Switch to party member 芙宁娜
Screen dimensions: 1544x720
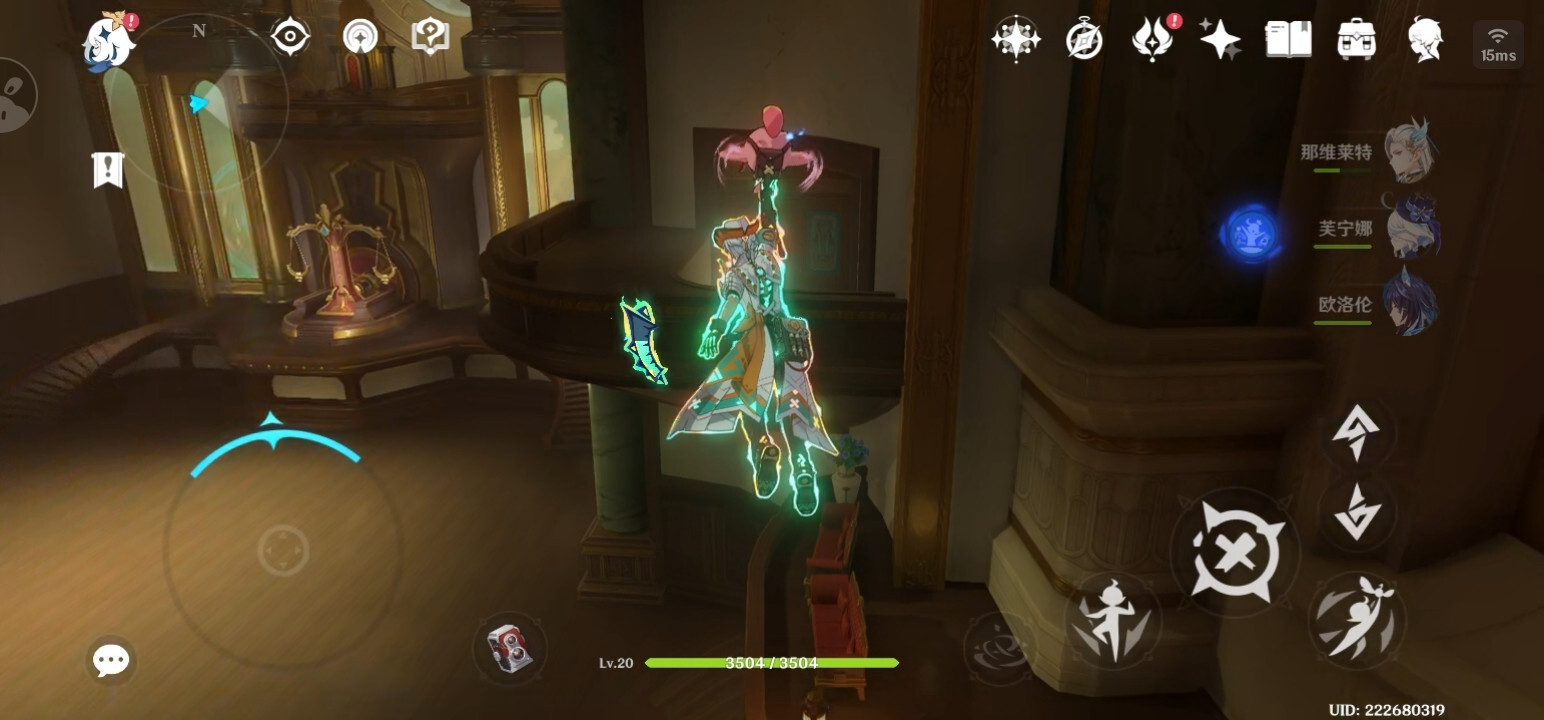coord(1410,228)
